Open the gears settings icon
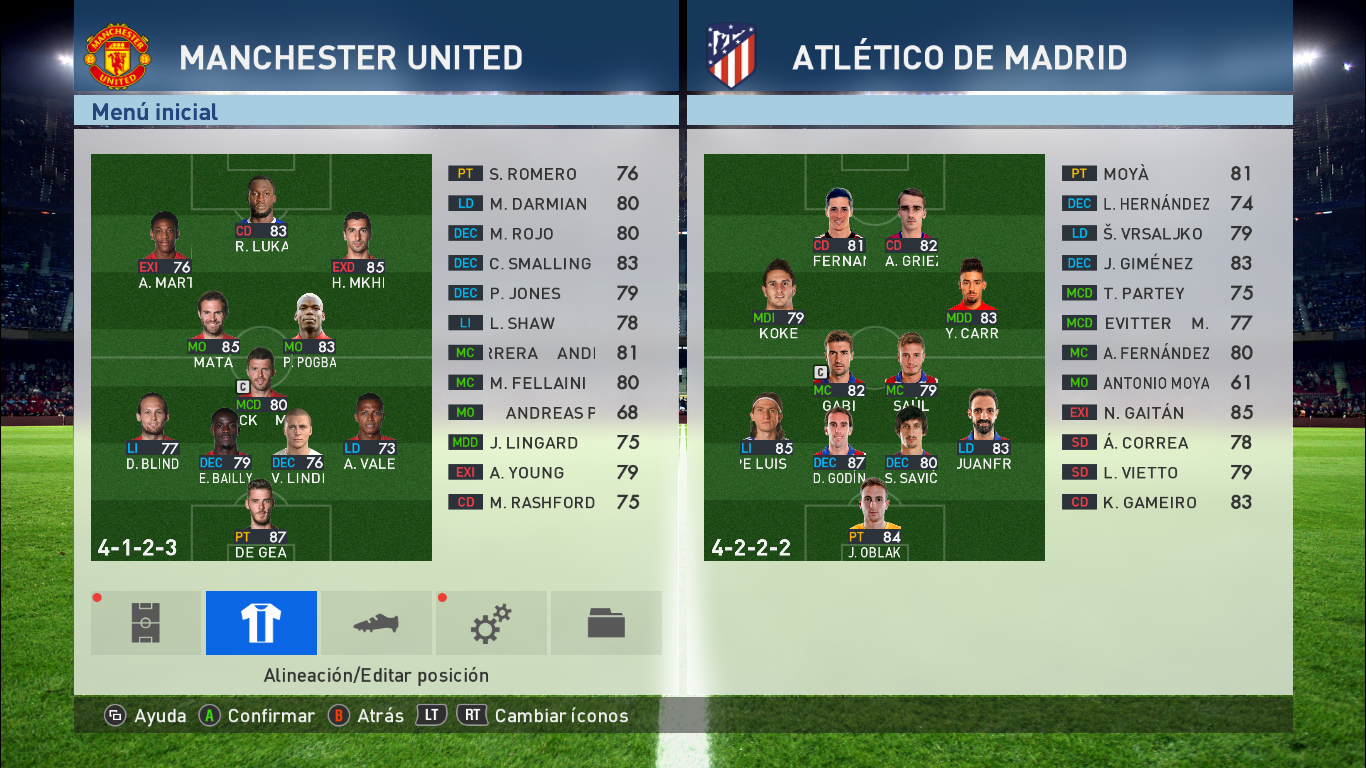Viewport: 1366px width, 768px height. tap(491, 623)
